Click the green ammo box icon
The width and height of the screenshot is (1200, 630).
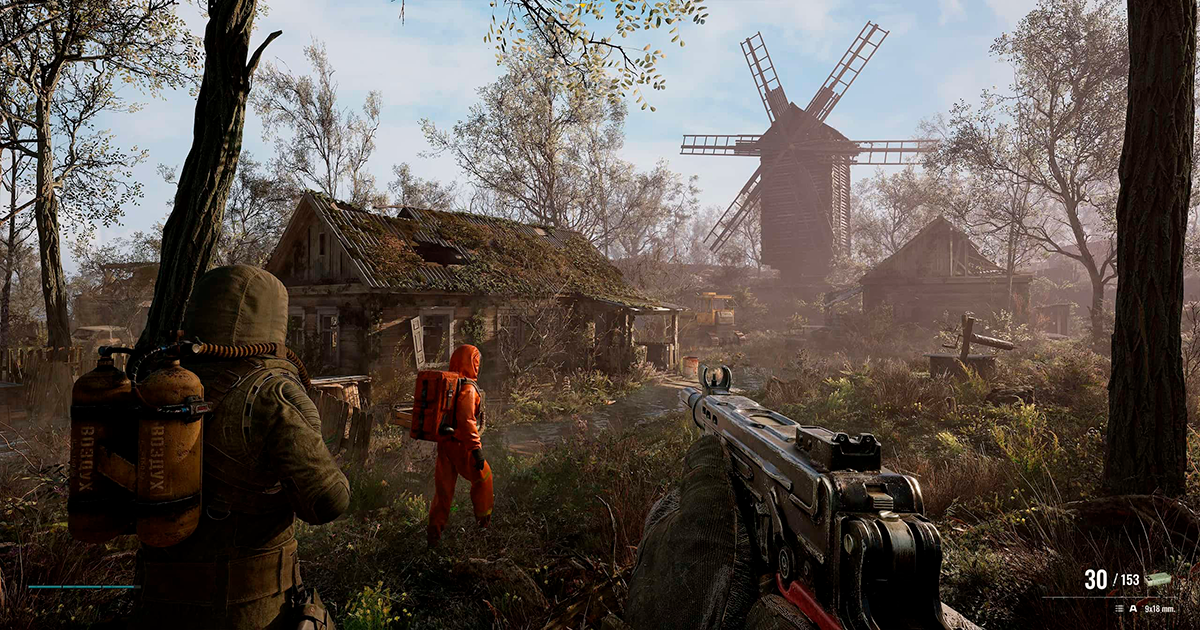[x=1159, y=579]
